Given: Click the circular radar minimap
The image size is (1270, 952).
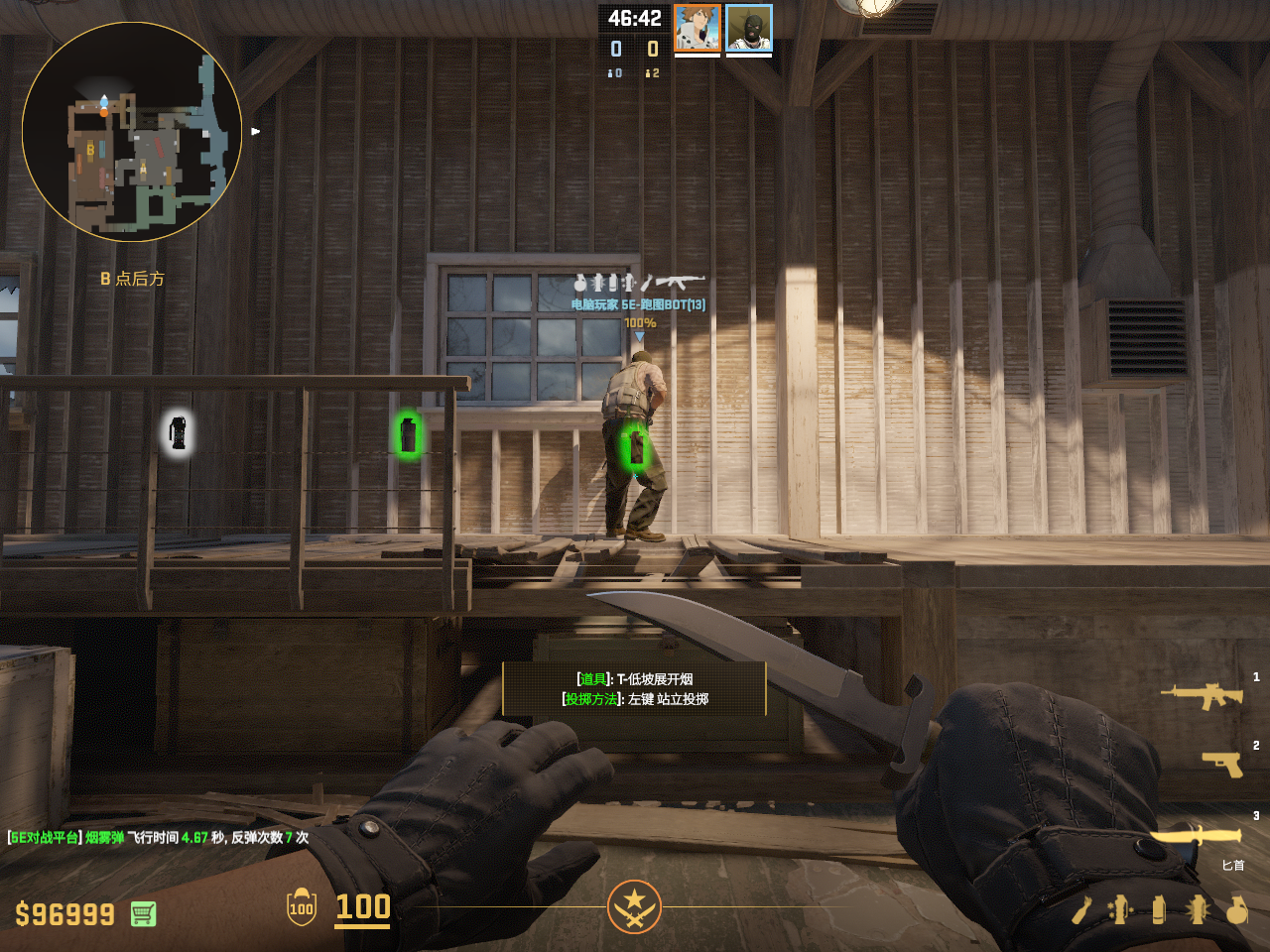Looking at the screenshot, I should 132,132.
